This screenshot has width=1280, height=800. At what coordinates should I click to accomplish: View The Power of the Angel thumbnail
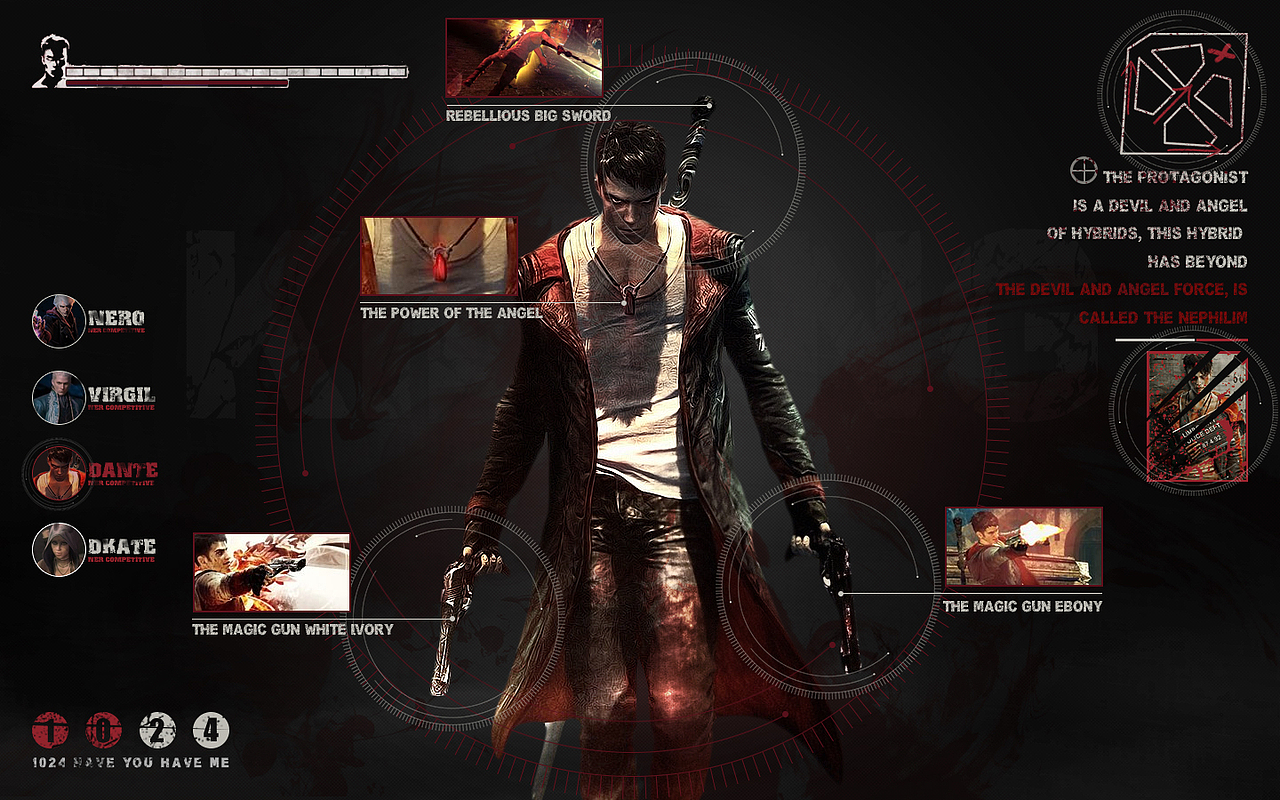(439, 256)
